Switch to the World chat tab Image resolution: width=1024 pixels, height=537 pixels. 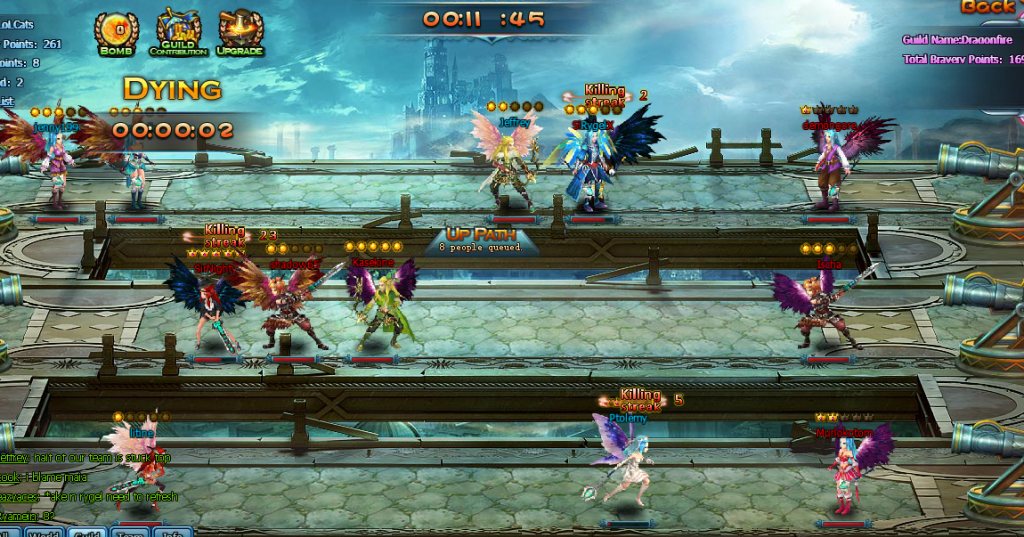(x=45, y=533)
